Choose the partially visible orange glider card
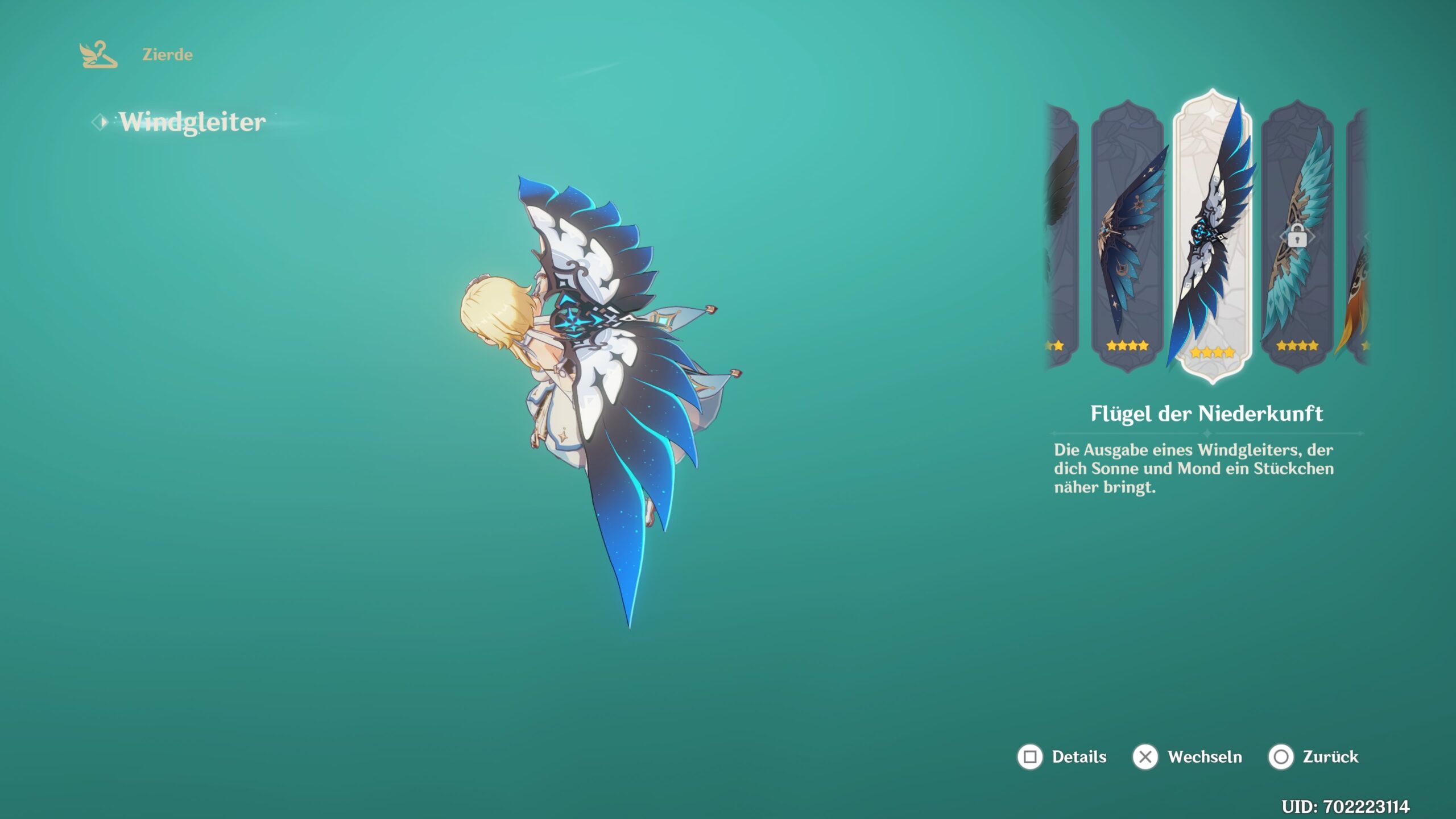1456x819 pixels. pyautogui.click(x=1358, y=236)
